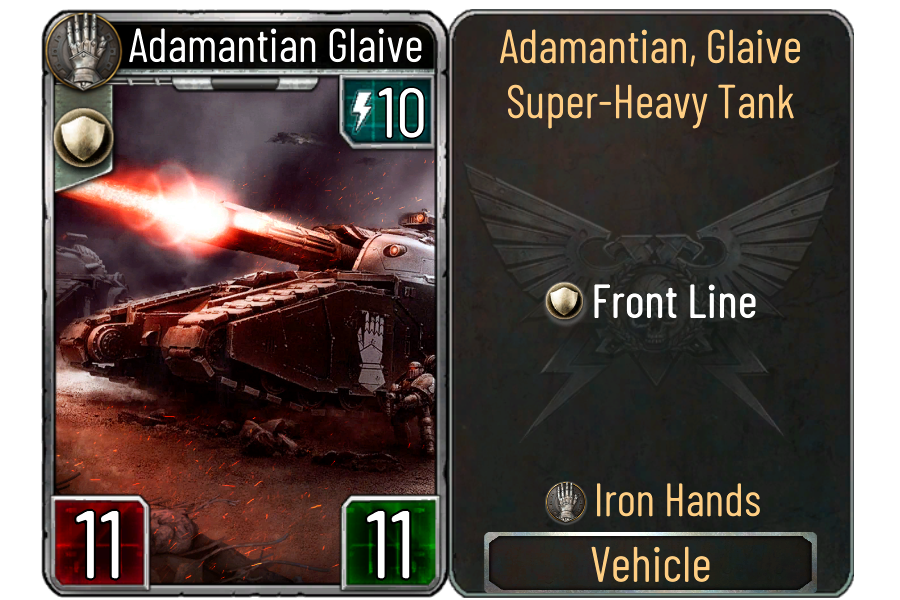The image size is (900, 600).
Task: Click the Vehicle type bar
Action: (651, 565)
